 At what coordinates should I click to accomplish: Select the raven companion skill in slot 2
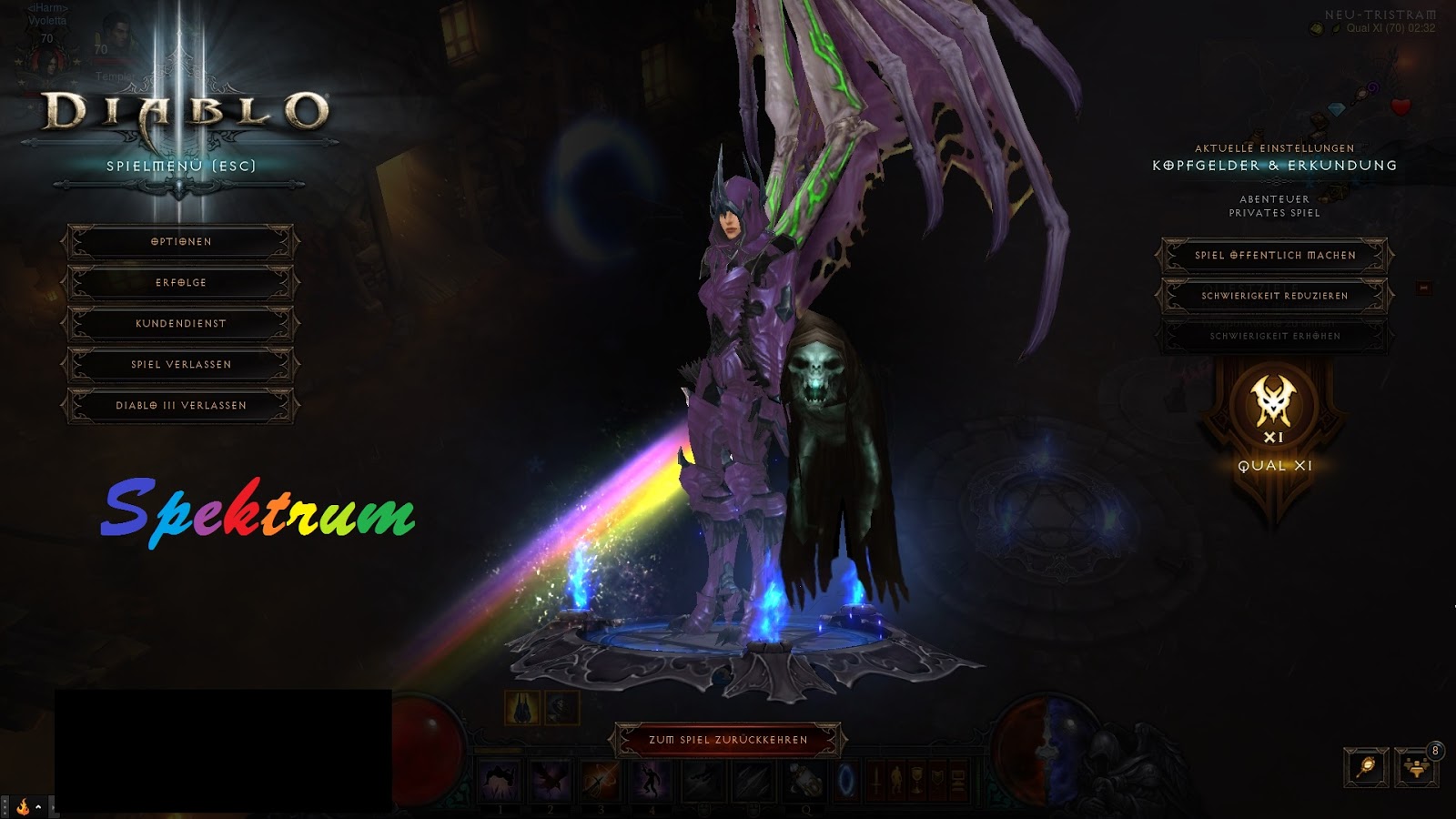point(549,781)
